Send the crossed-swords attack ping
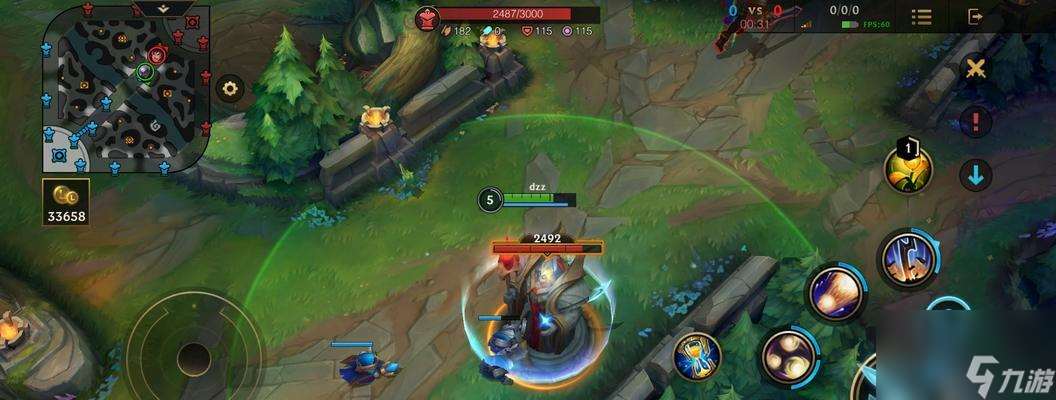 point(975,69)
